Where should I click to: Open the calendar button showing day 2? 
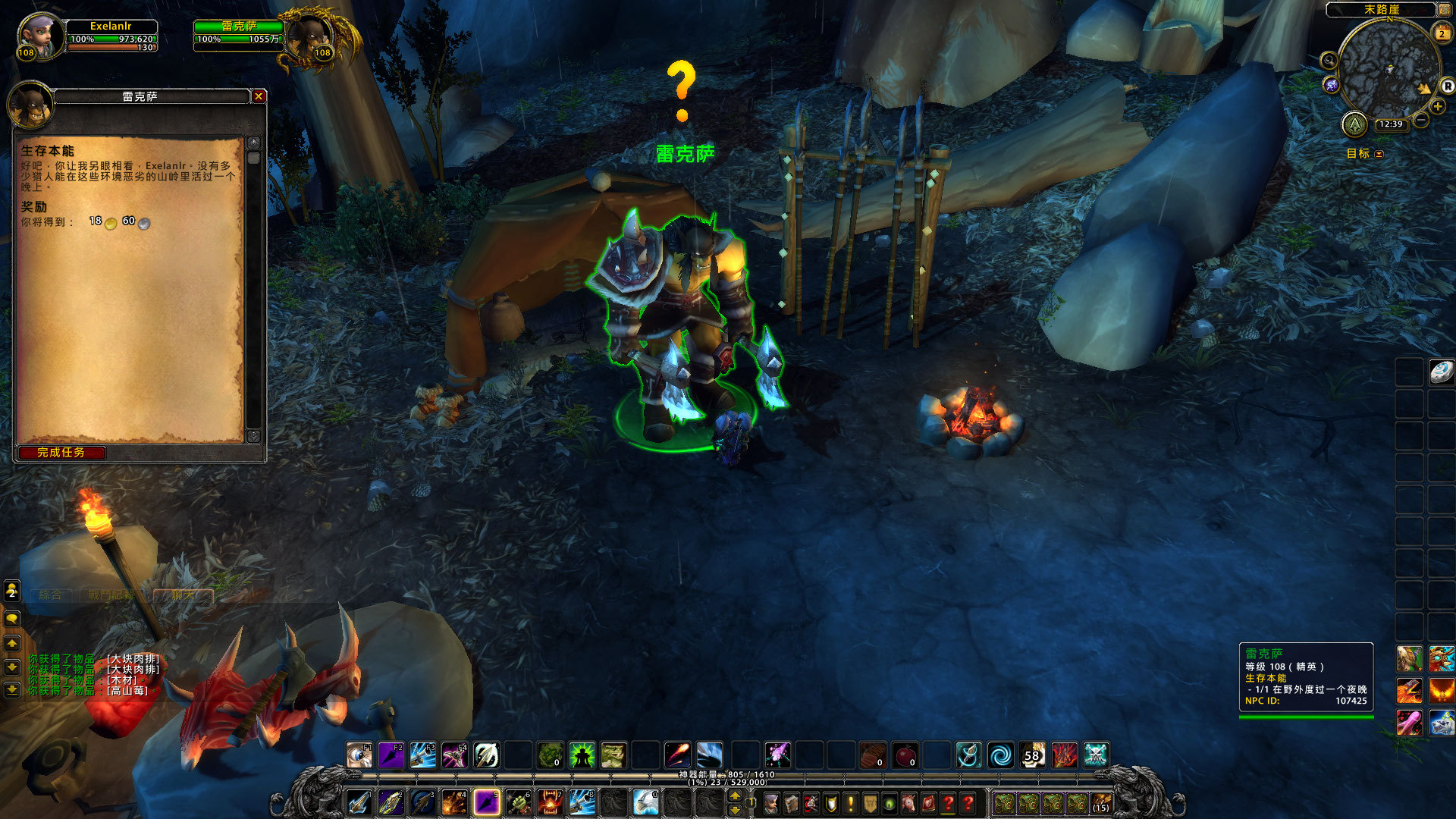(1442, 33)
